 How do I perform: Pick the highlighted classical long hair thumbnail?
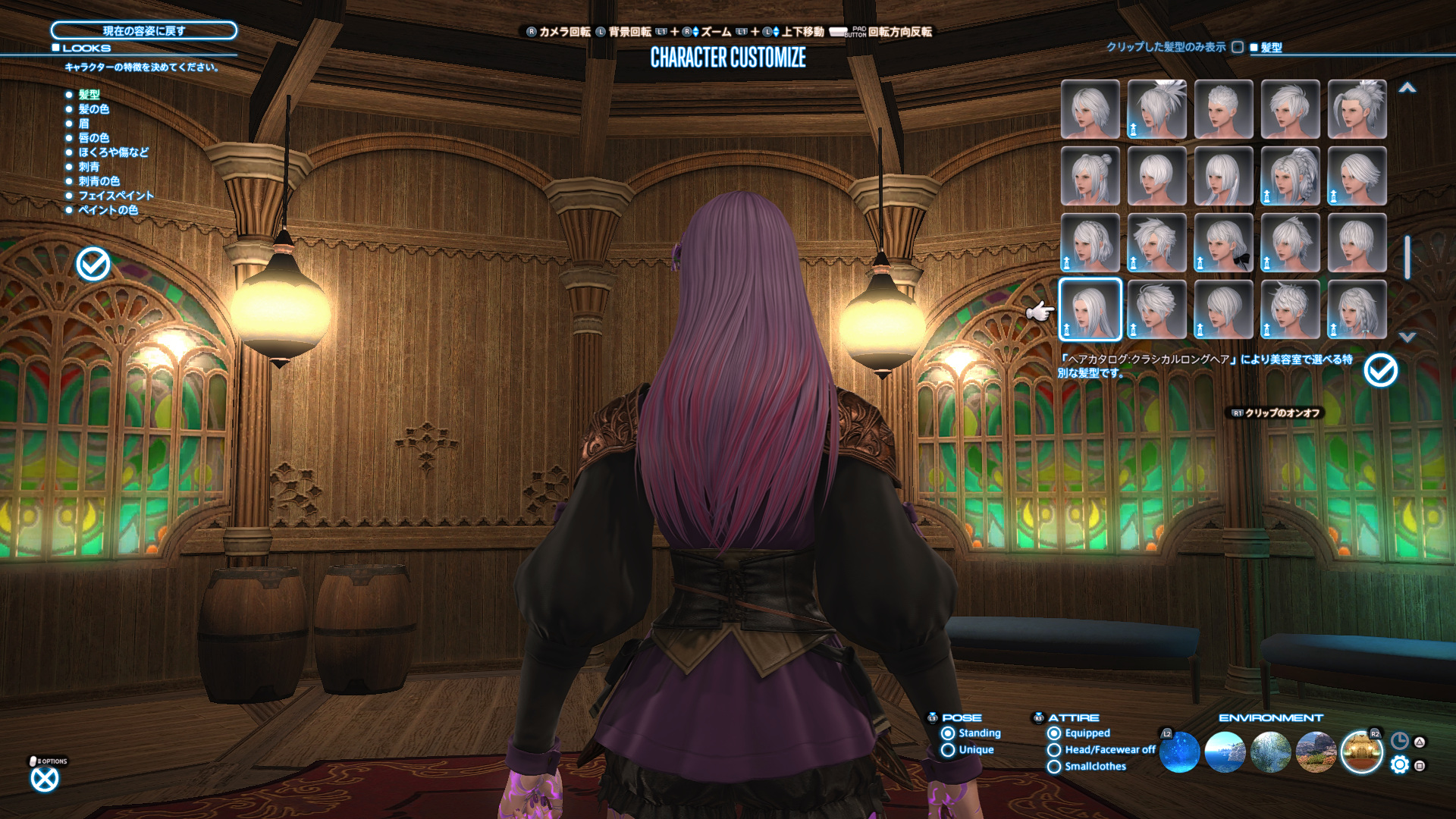click(x=1090, y=309)
